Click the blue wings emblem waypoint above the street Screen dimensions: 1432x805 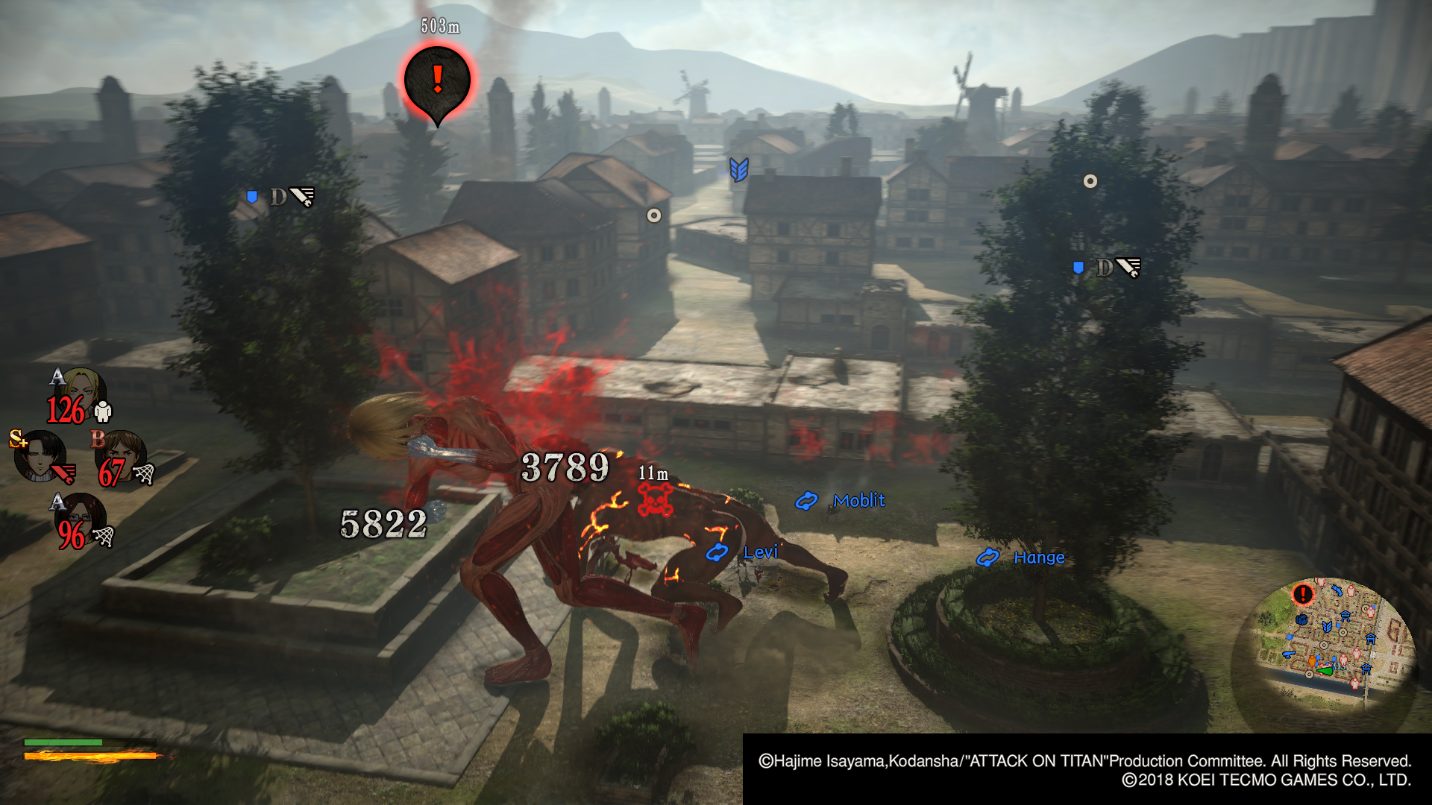tap(739, 168)
